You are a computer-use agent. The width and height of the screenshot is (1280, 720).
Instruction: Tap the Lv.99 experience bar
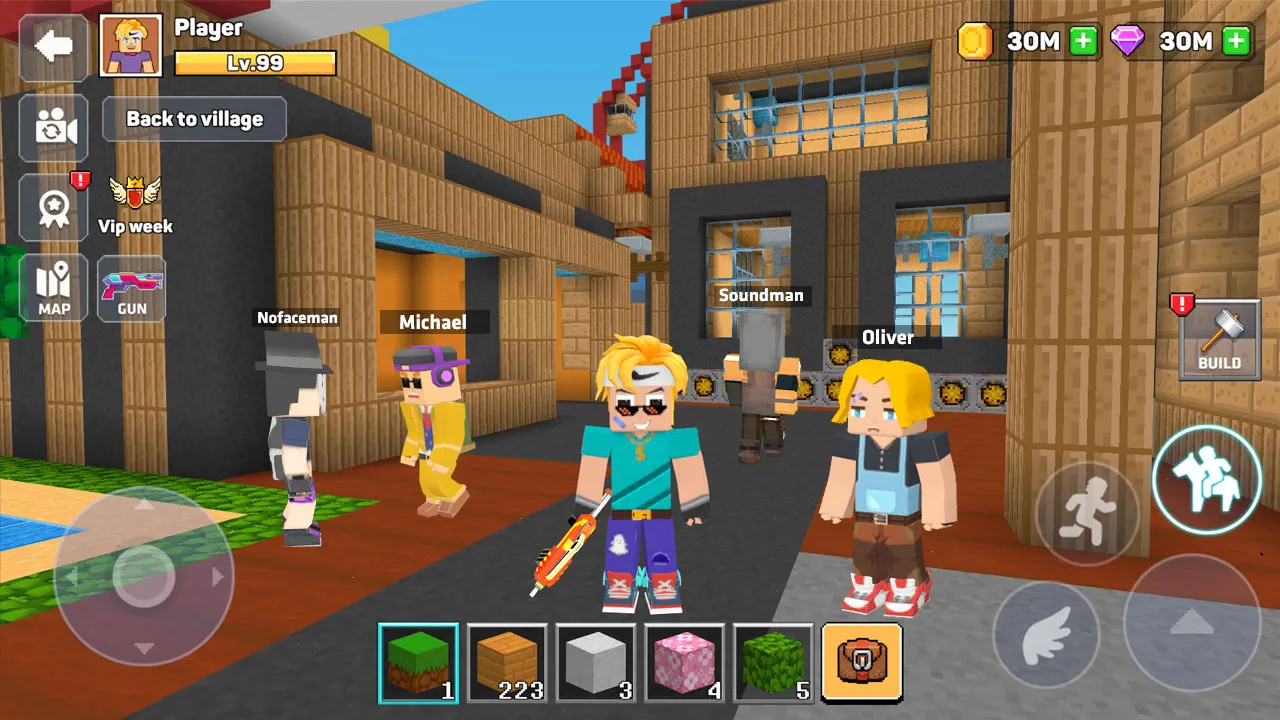pyautogui.click(x=253, y=62)
